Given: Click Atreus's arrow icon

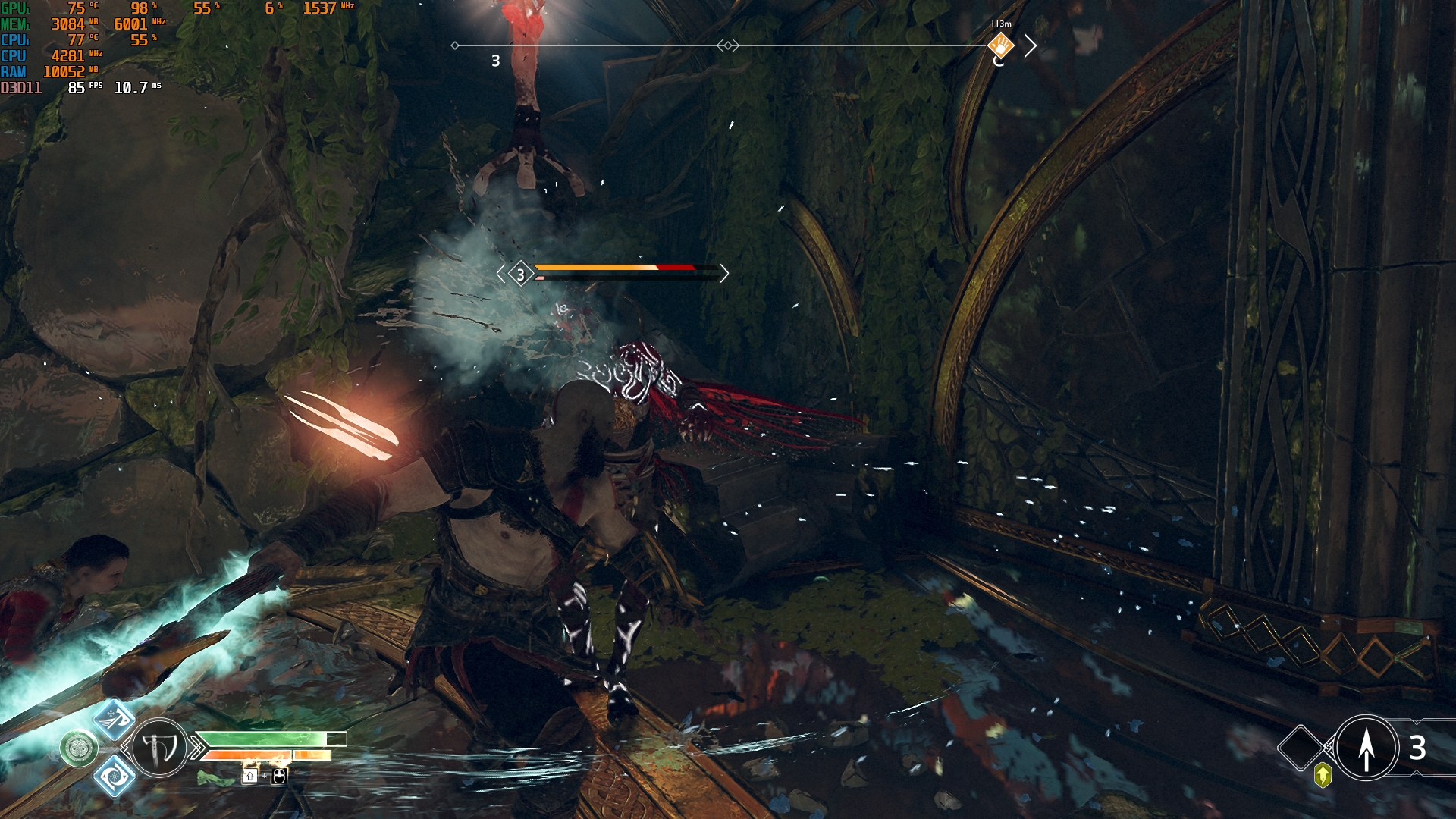Looking at the screenshot, I should 1367,748.
